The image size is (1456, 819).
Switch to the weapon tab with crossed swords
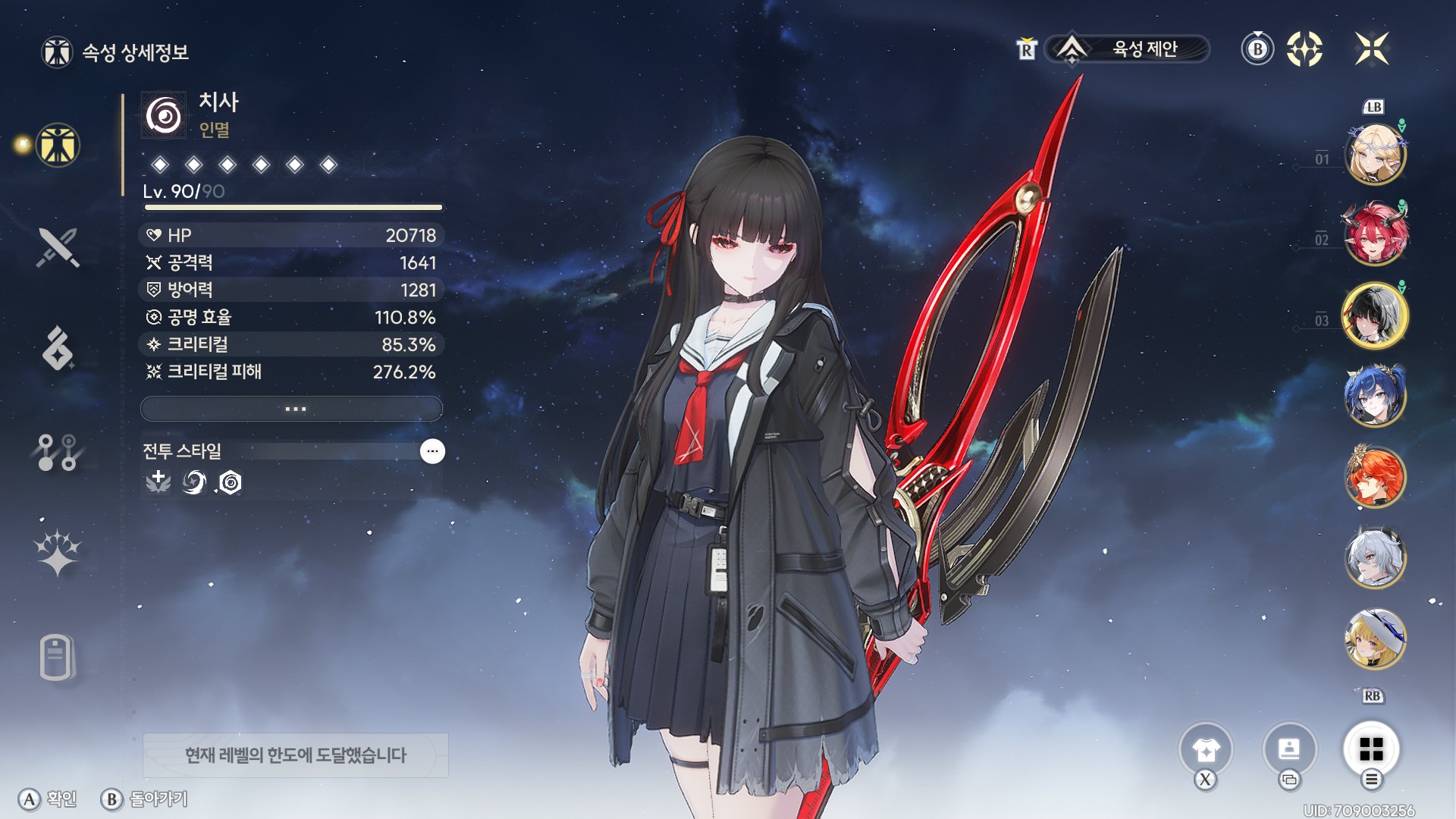tap(58, 247)
